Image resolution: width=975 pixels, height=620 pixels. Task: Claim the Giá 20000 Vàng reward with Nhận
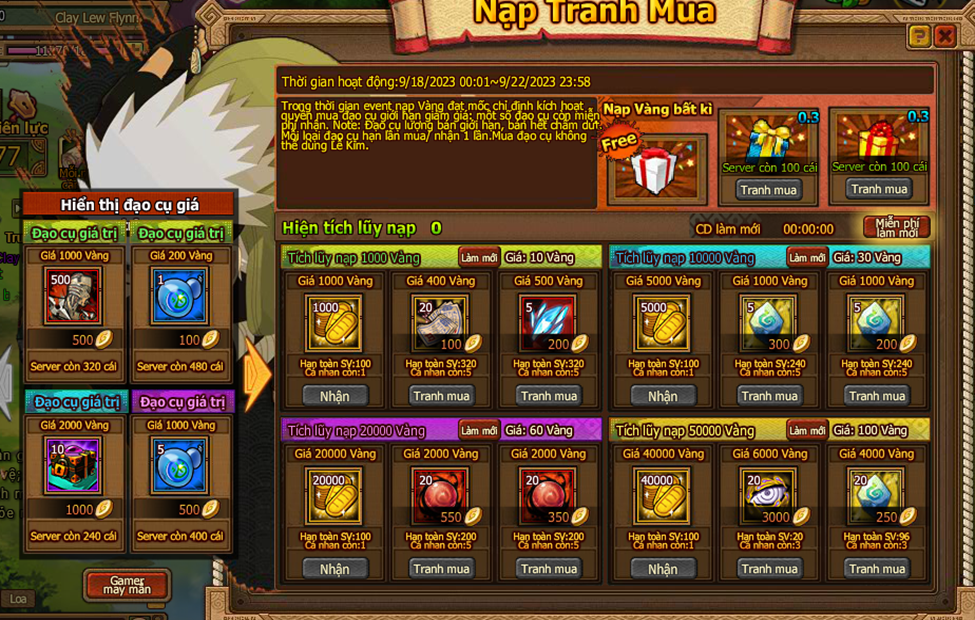tap(334, 569)
